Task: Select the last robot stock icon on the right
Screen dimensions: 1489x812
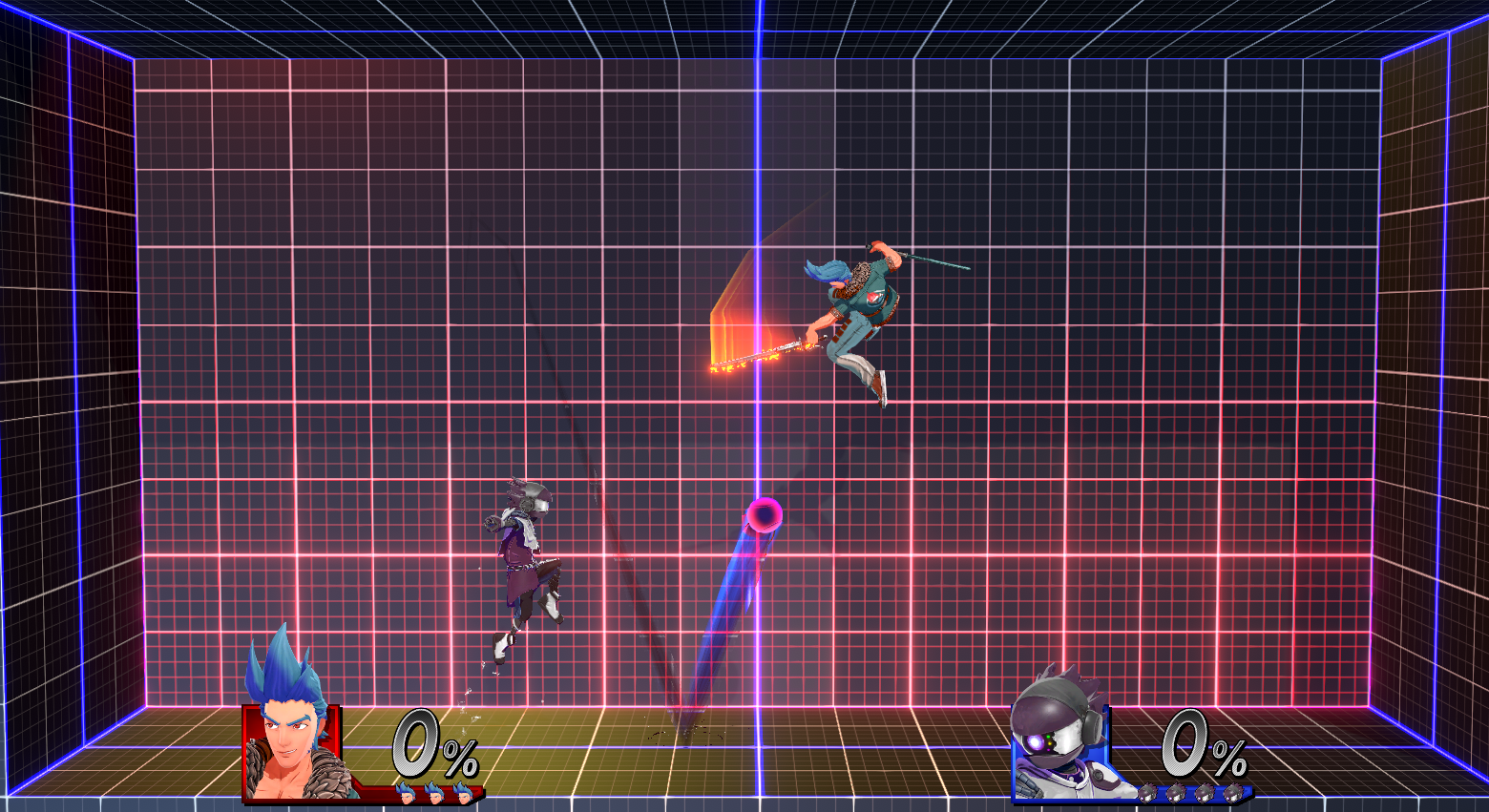Action: (x=1233, y=792)
